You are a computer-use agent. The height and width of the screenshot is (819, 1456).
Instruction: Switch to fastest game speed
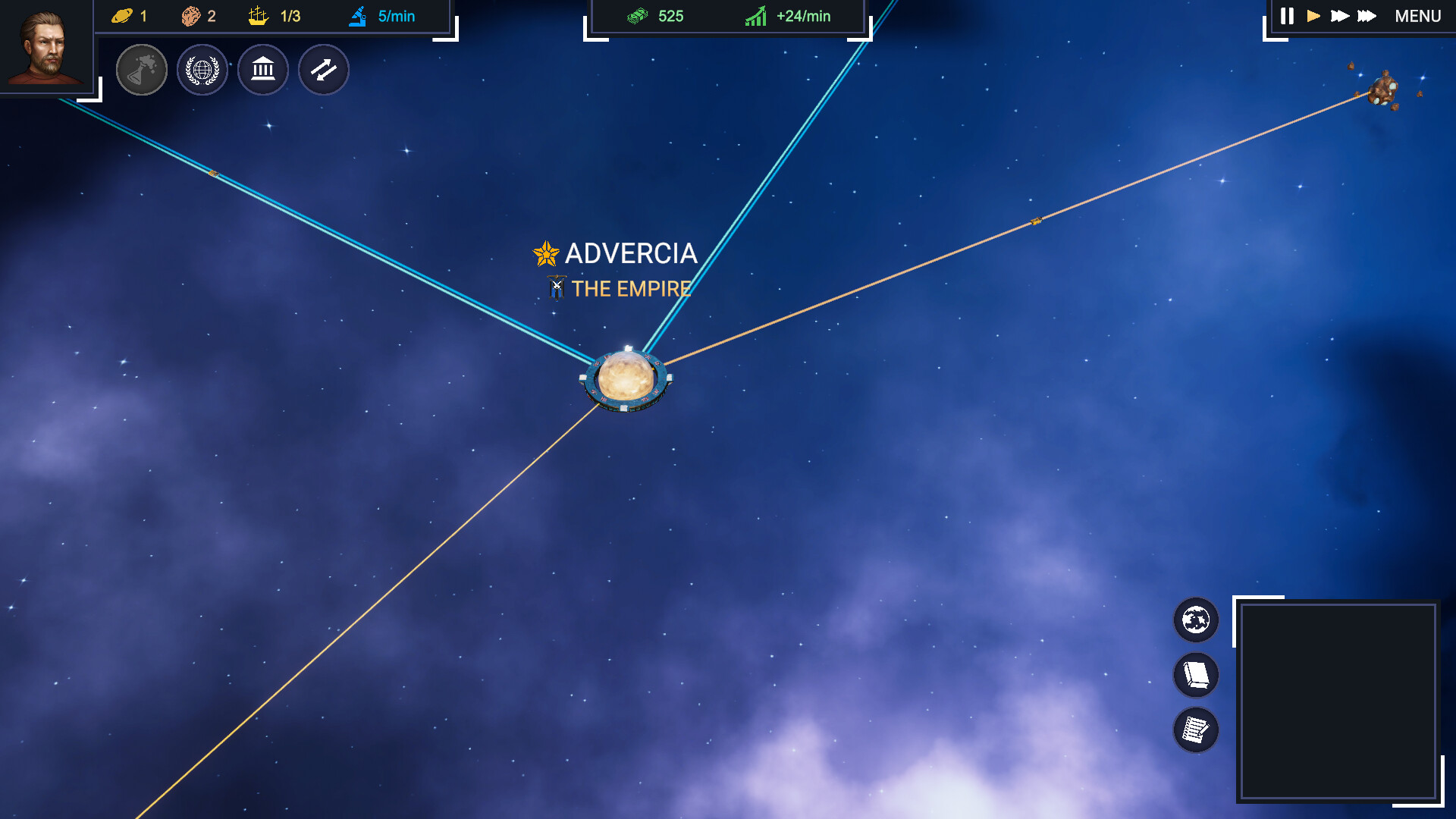tap(1366, 15)
